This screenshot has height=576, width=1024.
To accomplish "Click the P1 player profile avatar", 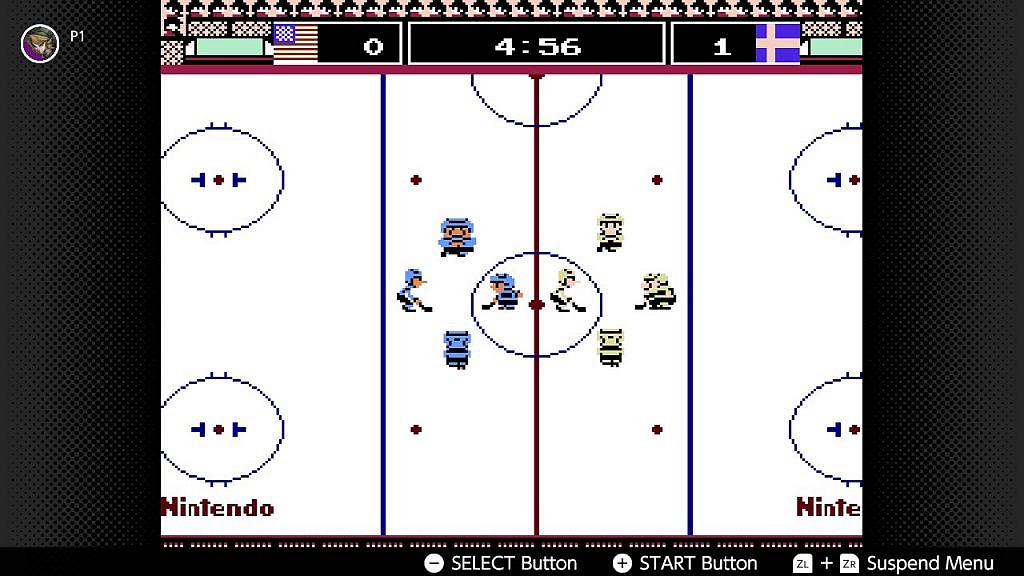I will click(40, 43).
